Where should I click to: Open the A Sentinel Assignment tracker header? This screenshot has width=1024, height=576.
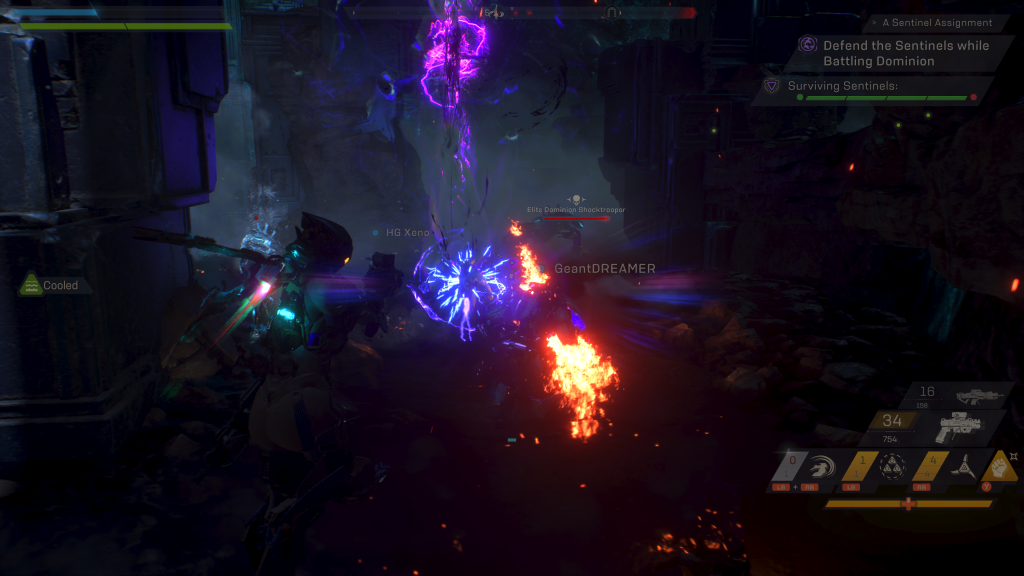click(930, 22)
